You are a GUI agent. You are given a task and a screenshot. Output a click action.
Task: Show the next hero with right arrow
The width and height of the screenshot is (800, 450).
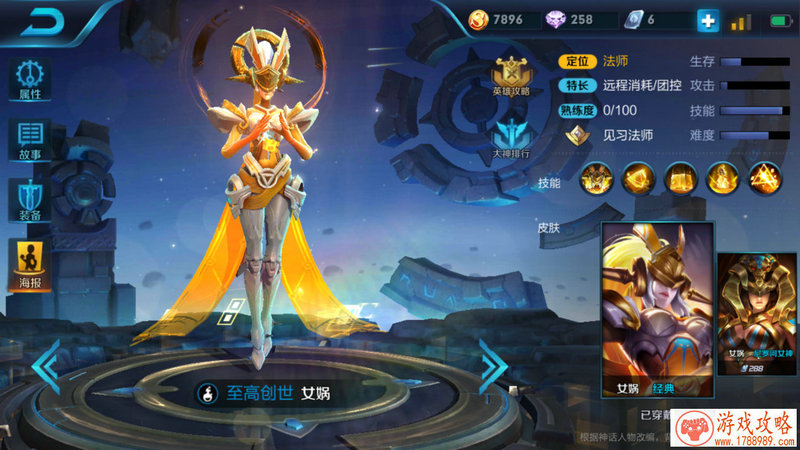click(x=493, y=366)
